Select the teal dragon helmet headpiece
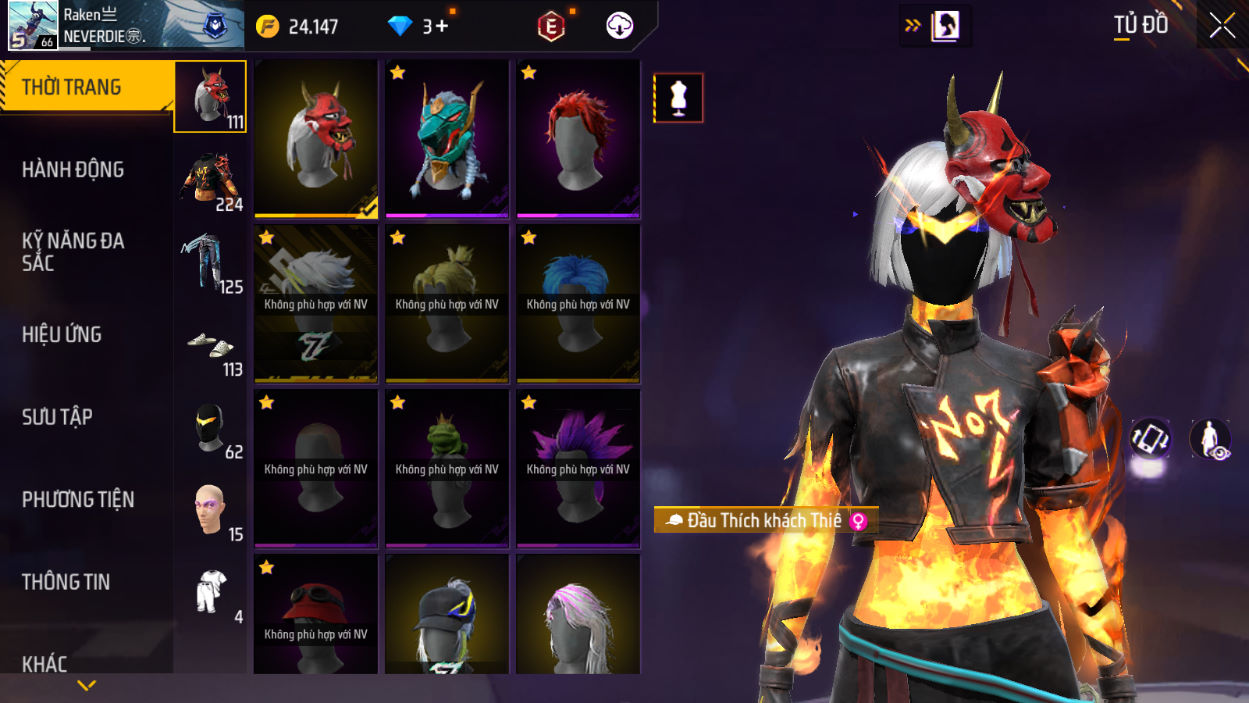This screenshot has height=703, width=1249. click(x=447, y=138)
